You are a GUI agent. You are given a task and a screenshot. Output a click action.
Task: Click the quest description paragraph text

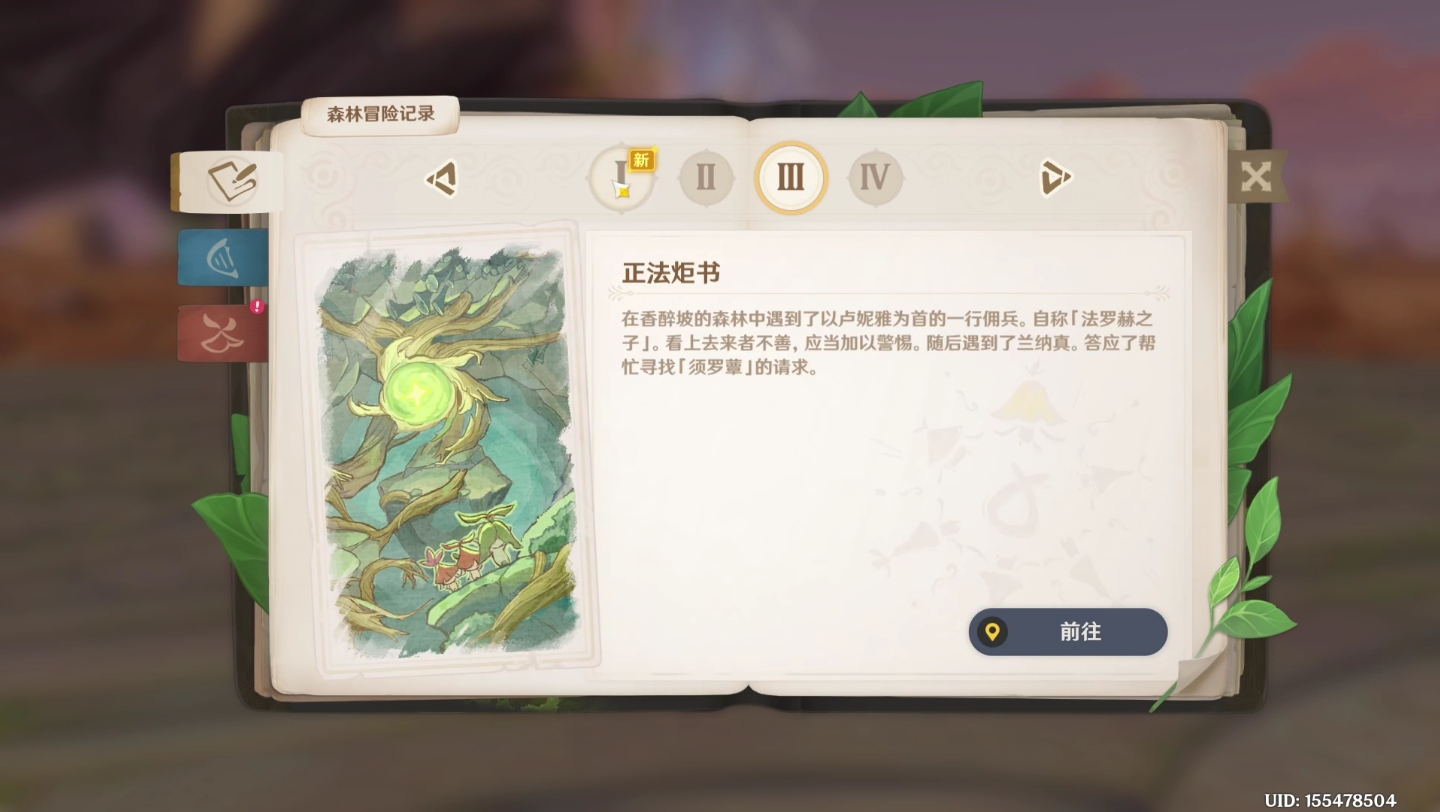[x=890, y=340]
